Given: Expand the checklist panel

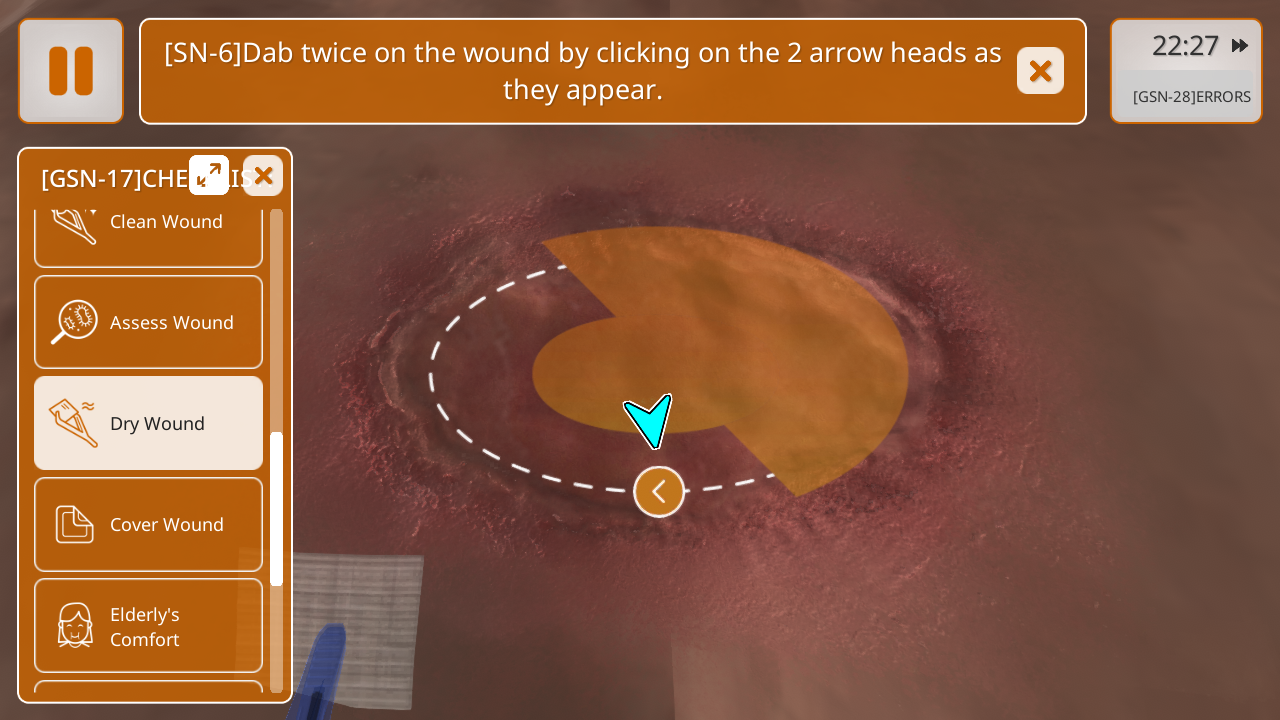Looking at the screenshot, I should tap(209, 175).
